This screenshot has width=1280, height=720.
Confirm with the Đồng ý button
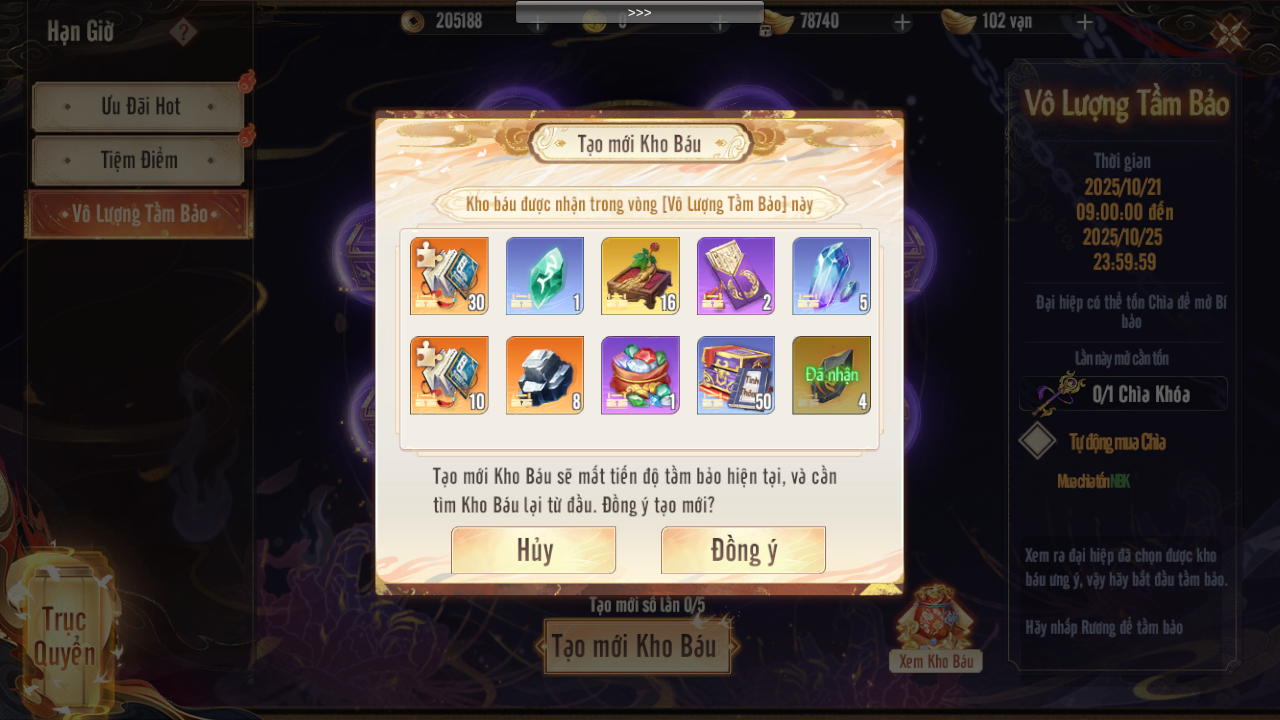pos(743,550)
